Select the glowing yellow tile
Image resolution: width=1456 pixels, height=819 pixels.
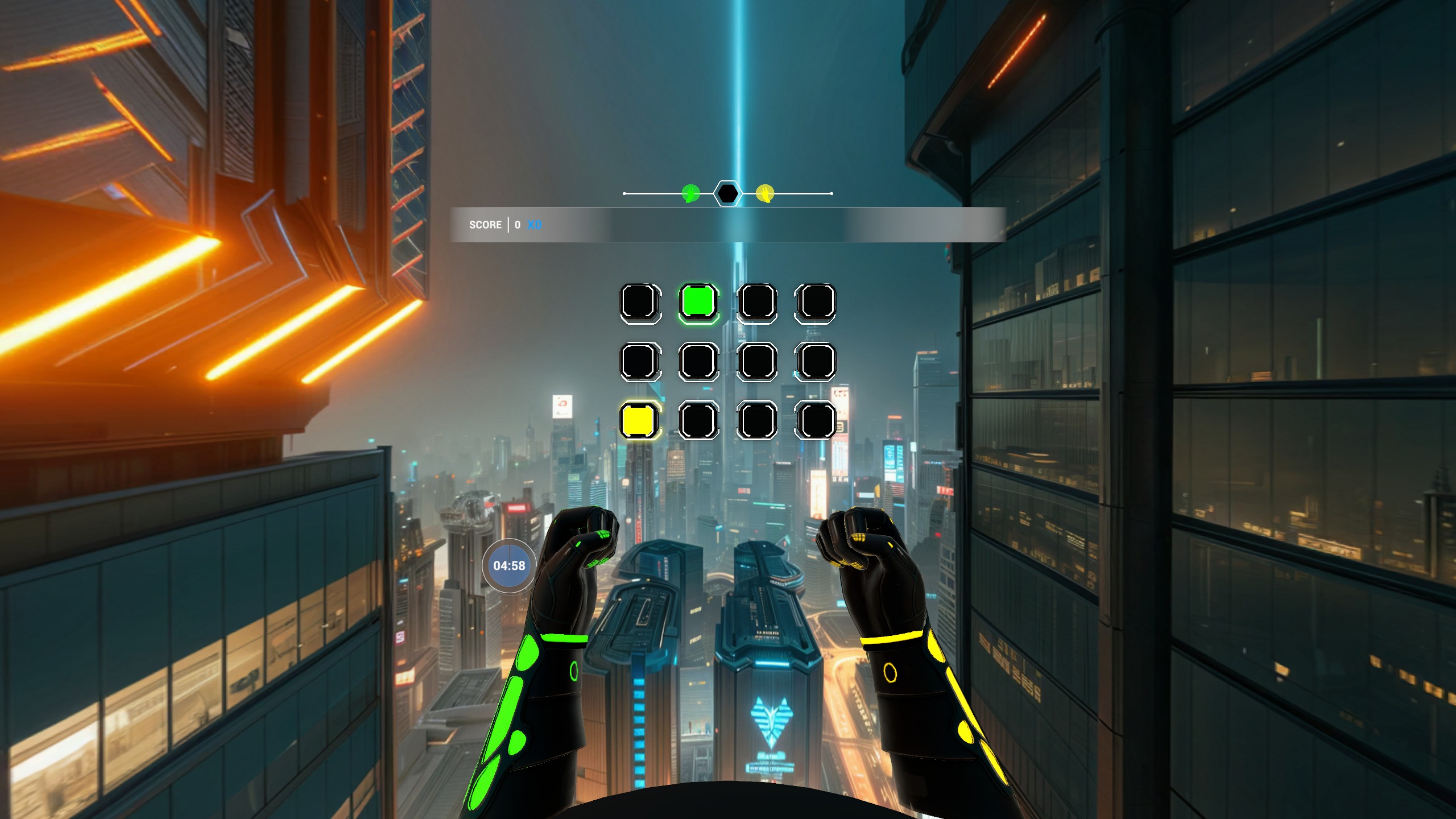pyautogui.click(x=640, y=420)
